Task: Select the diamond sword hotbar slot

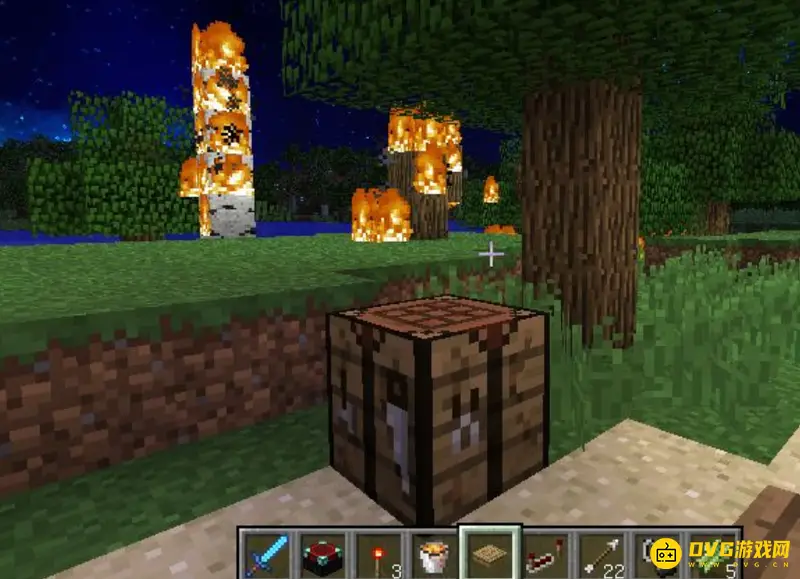Action: (266, 553)
